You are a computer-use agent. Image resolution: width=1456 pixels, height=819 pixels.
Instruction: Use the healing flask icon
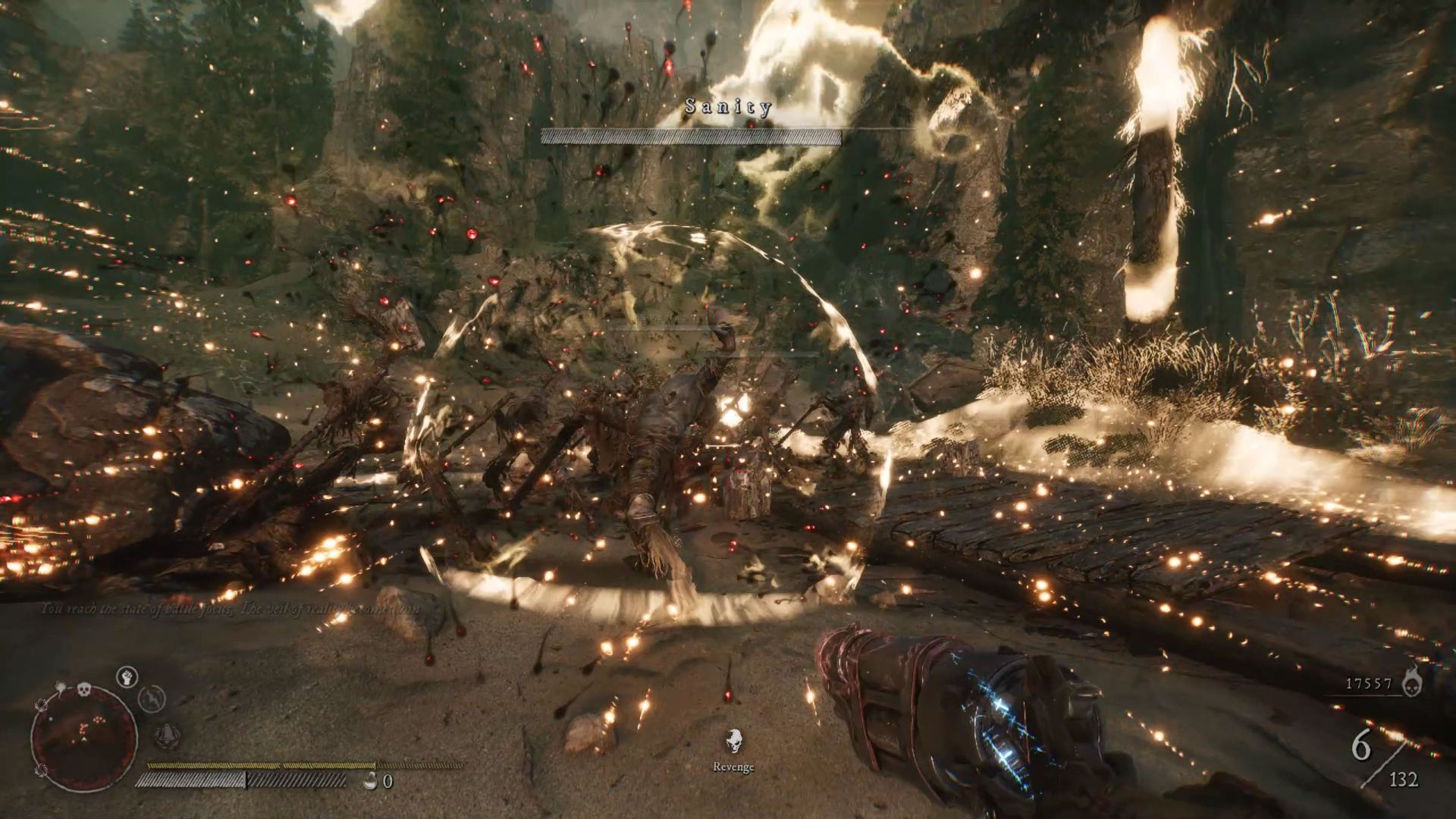coord(371,780)
